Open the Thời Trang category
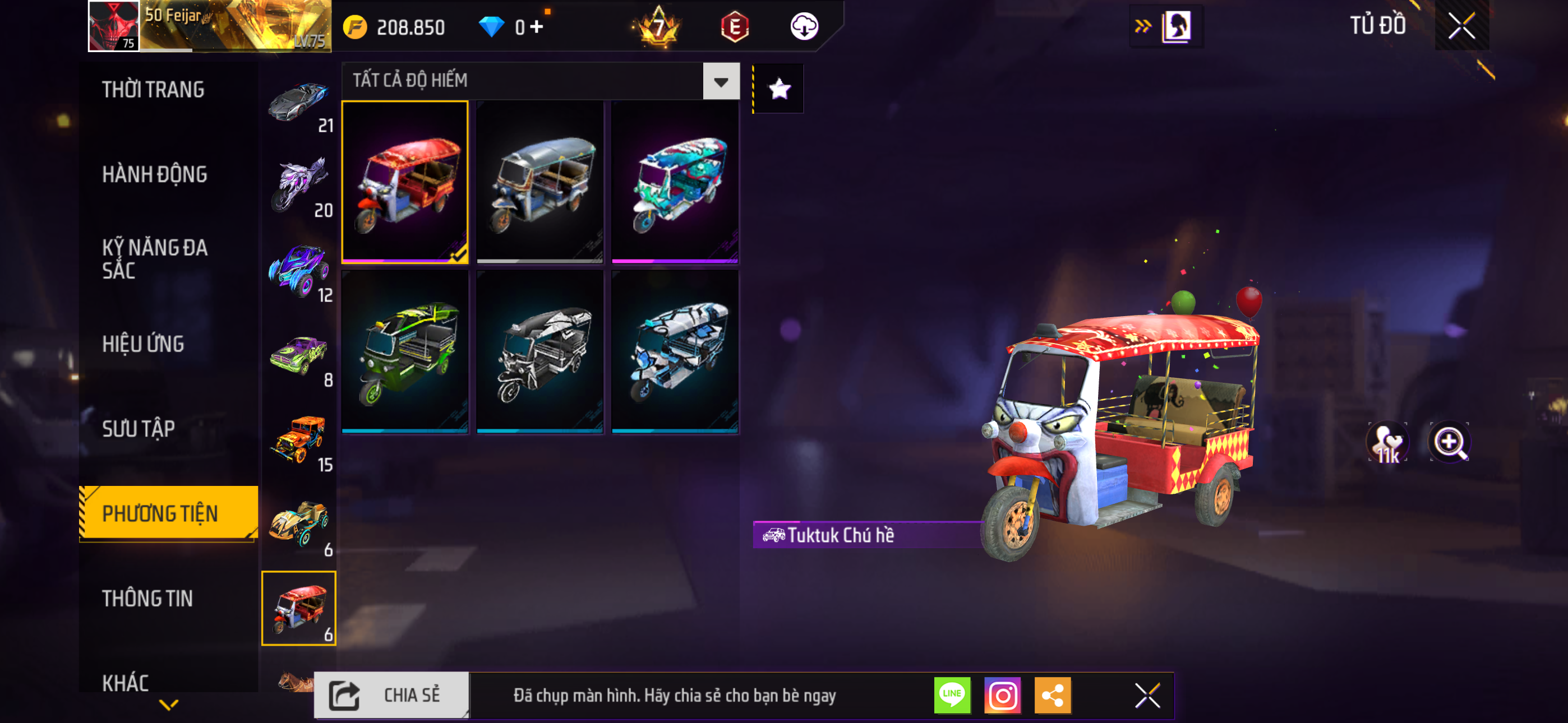This screenshot has height=723, width=1568. tap(153, 90)
